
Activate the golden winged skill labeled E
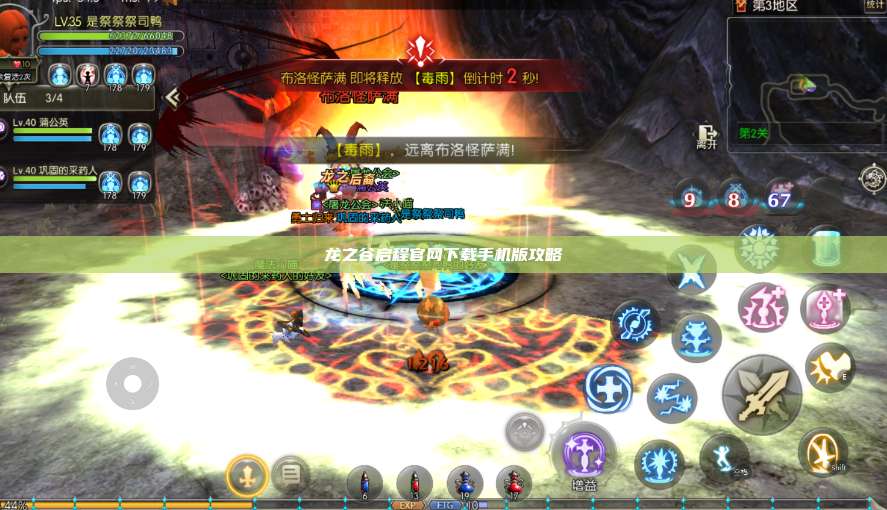tap(829, 367)
